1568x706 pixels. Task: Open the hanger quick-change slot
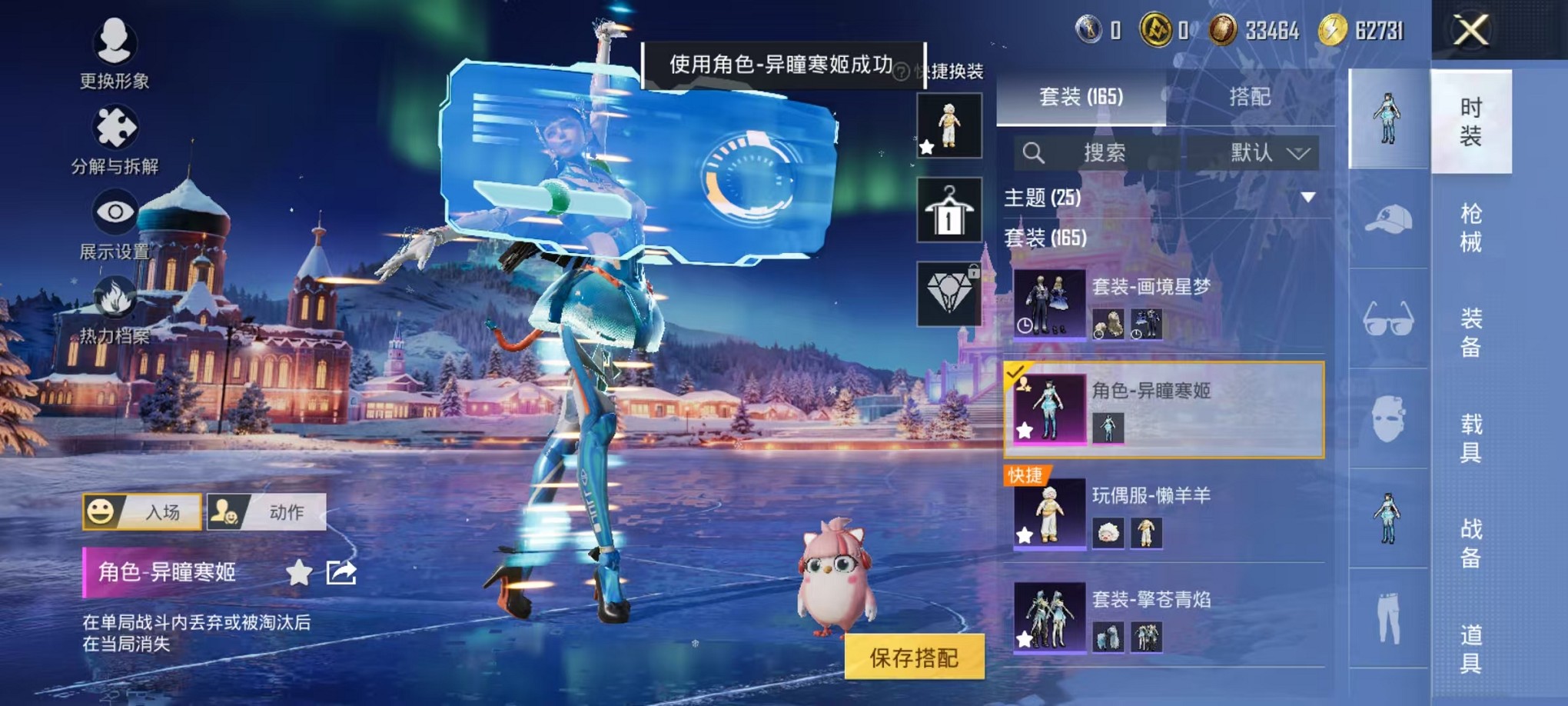click(x=948, y=210)
